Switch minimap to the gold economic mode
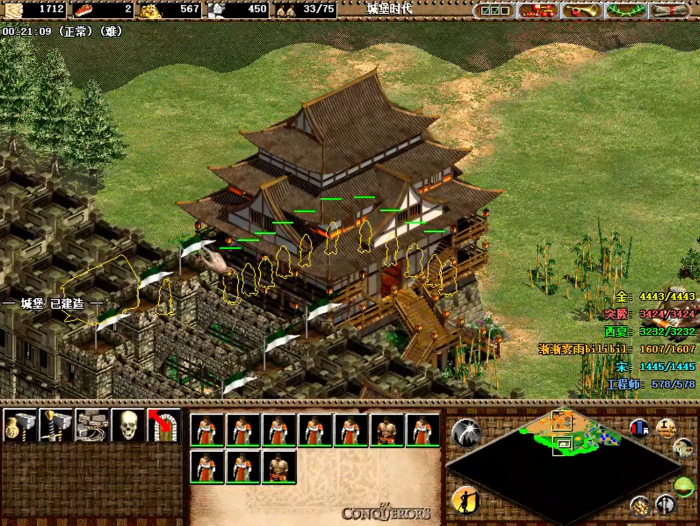 (638, 505)
